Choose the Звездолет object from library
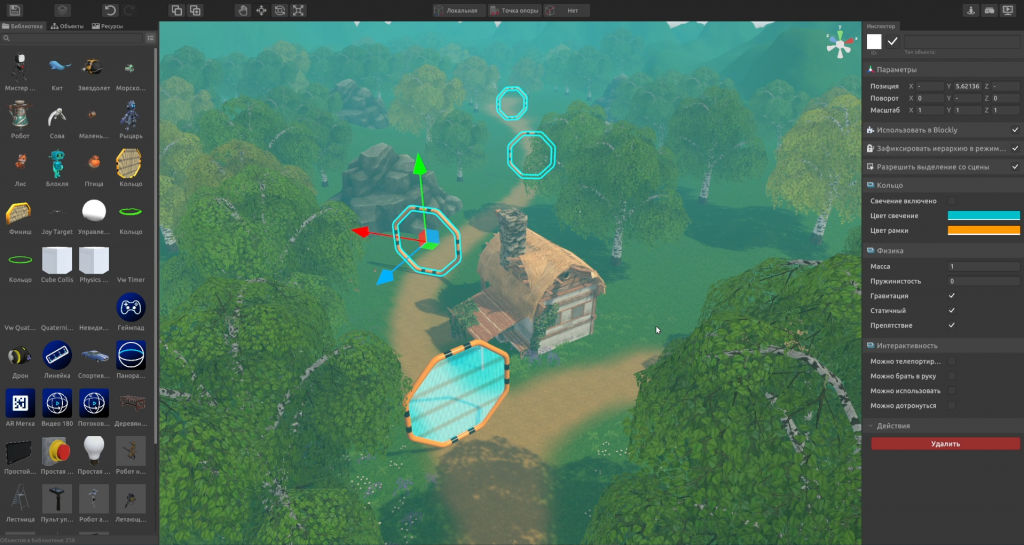The height and width of the screenshot is (545, 1024). point(93,67)
